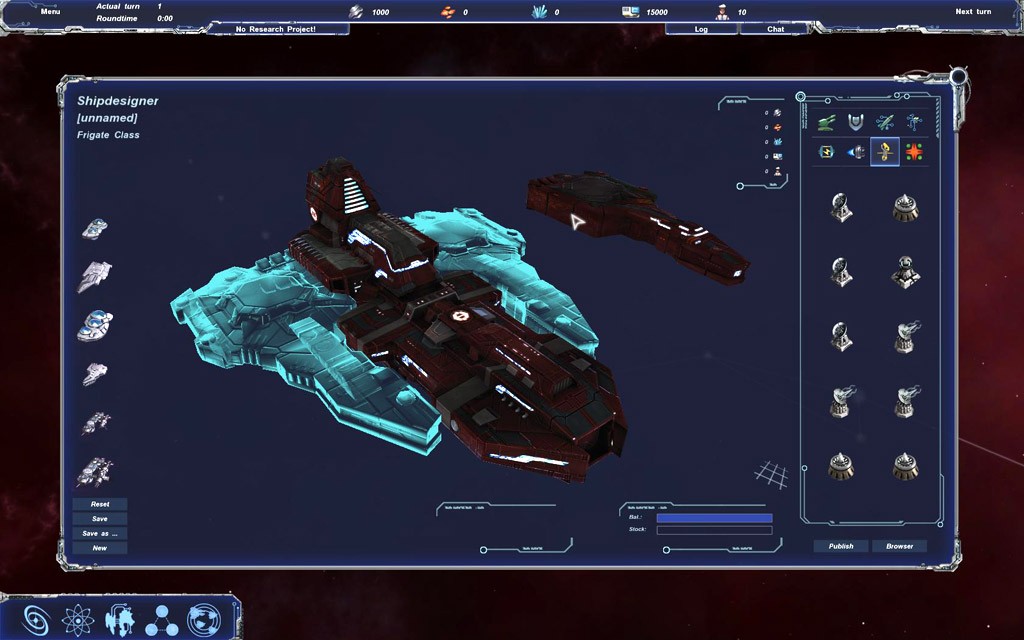Publish the ship design
Image resolution: width=1024 pixels, height=640 pixels.
[x=841, y=546]
